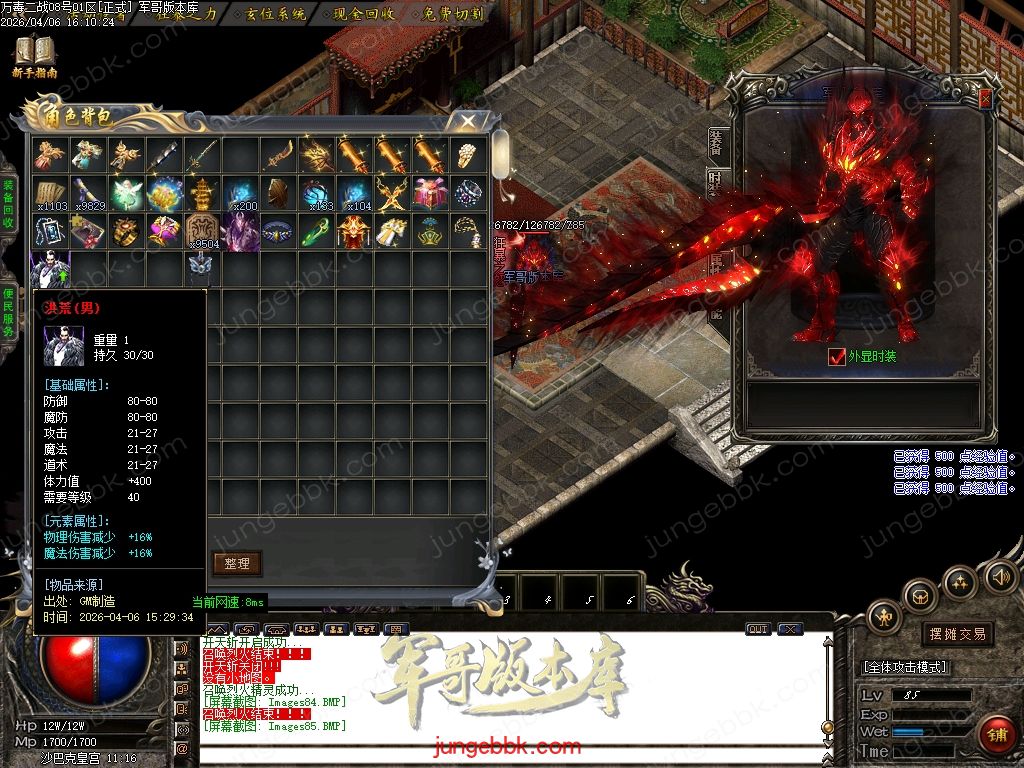Open the 免费切割 top menu
The height and width of the screenshot is (768, 1024).
pos(453,14)
